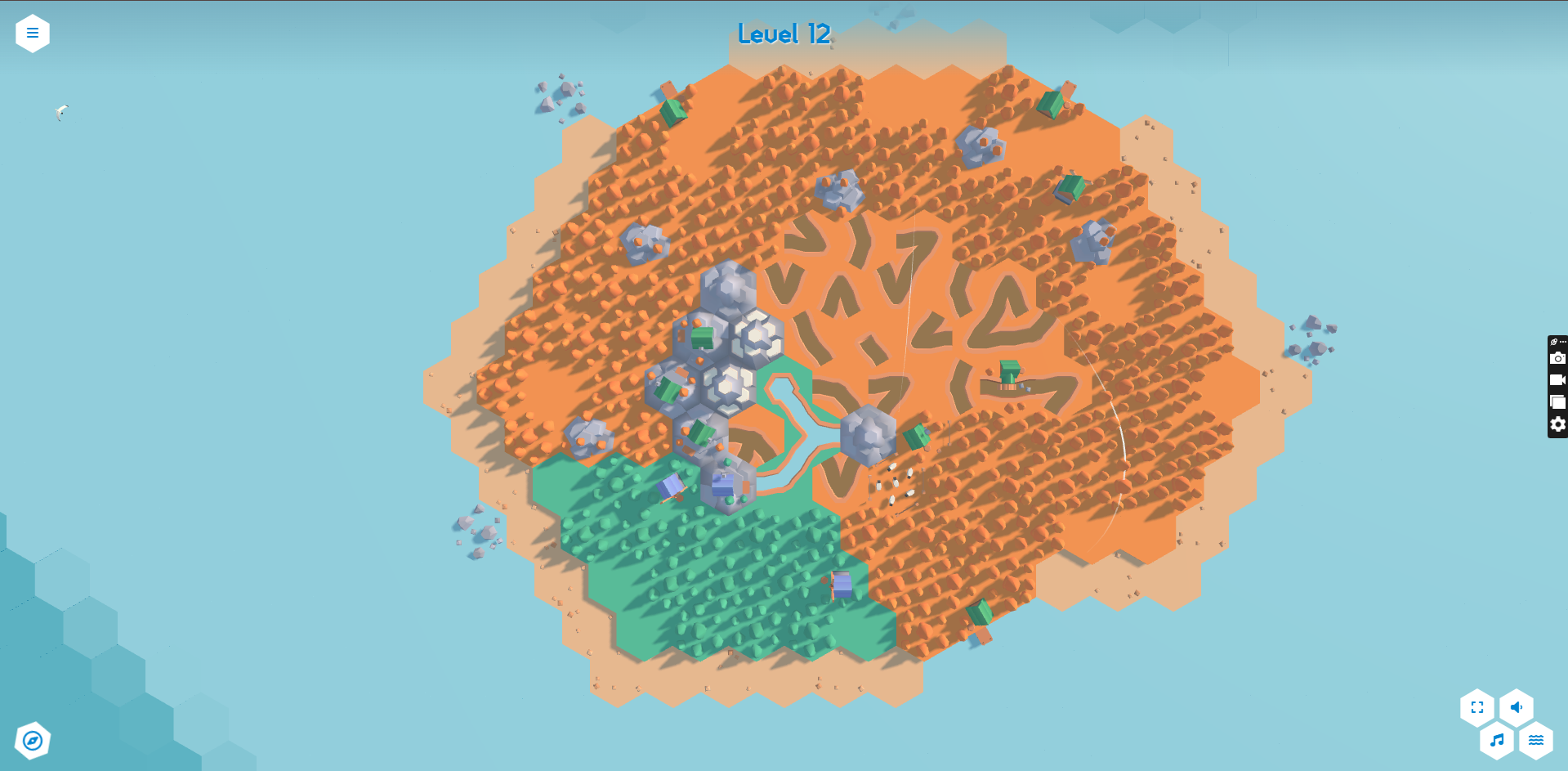Start recording with the video camera icon
Image resolution: width=1568 pixels, height=771 pixels.
point(1558,380)
